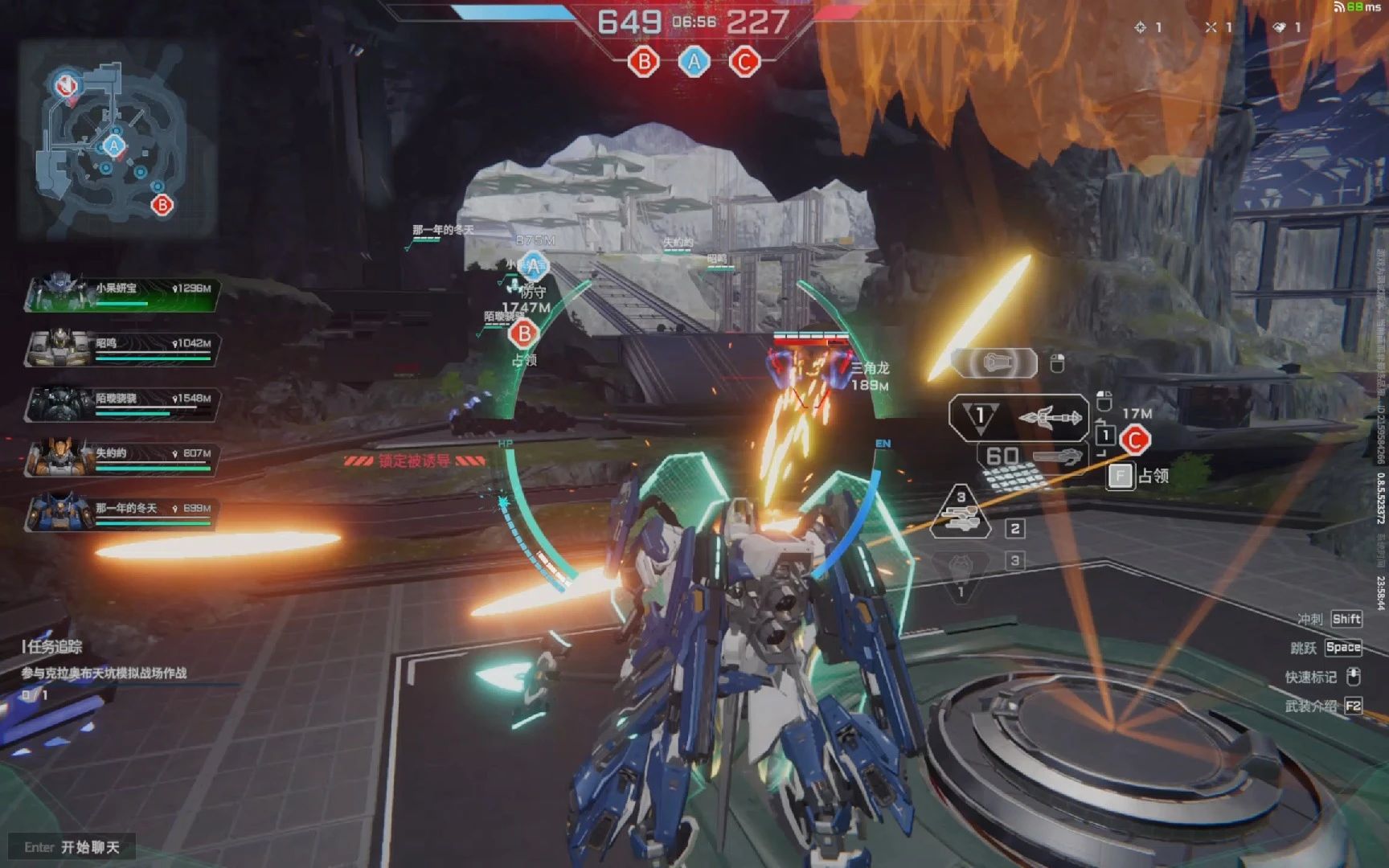Viewport: 1389px width, 868px height.
Task: Select teammate 小果妍宝 in the squad list
Action: (x=122, y=293)
